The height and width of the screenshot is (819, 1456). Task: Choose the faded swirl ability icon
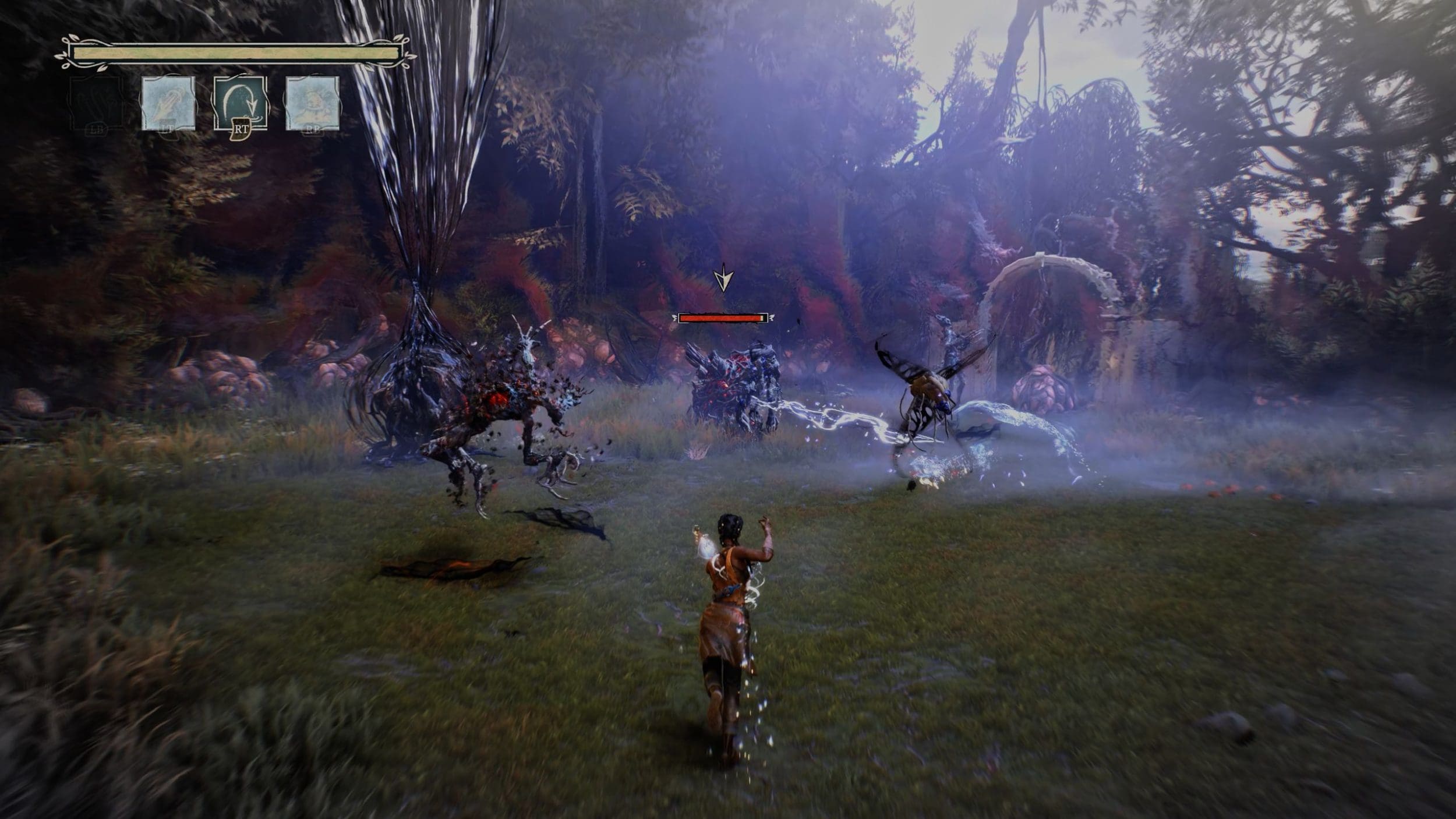coord(312,103)
